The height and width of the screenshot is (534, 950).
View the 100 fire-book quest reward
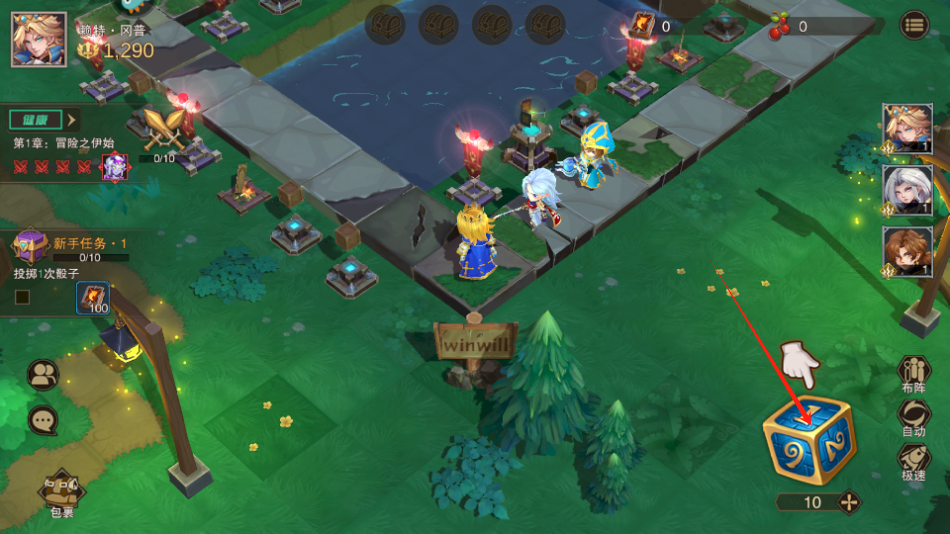(x=93, y=299)
